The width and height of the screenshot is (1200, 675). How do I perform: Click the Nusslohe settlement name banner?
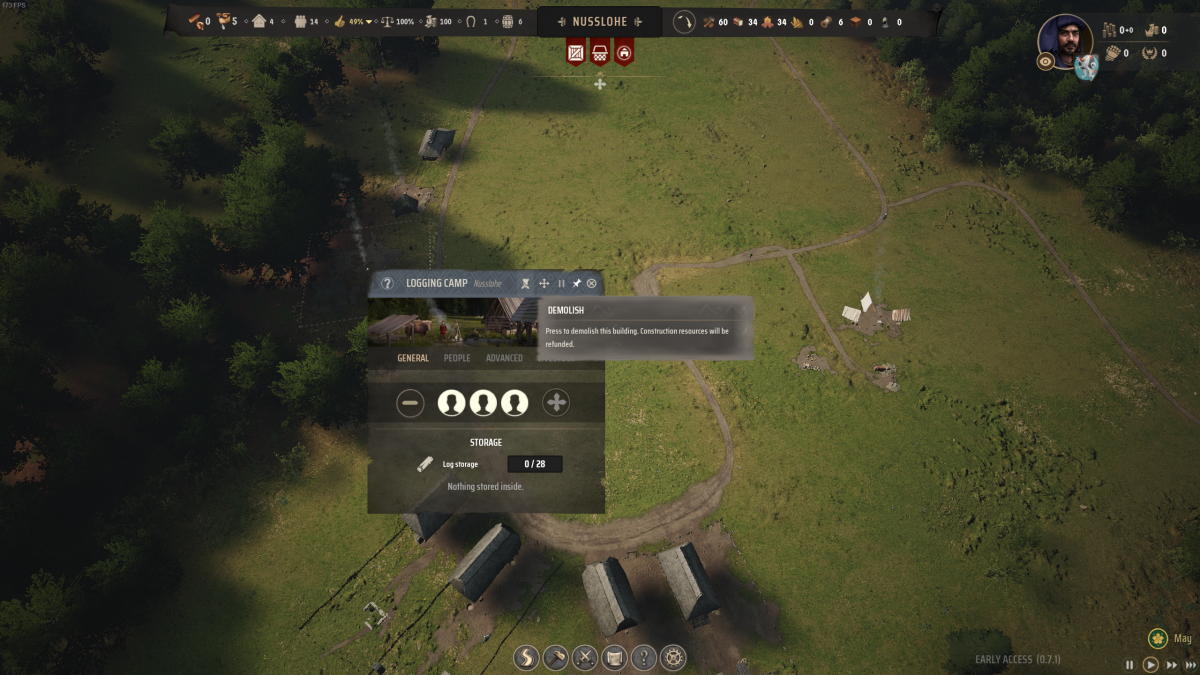point(599,22)
